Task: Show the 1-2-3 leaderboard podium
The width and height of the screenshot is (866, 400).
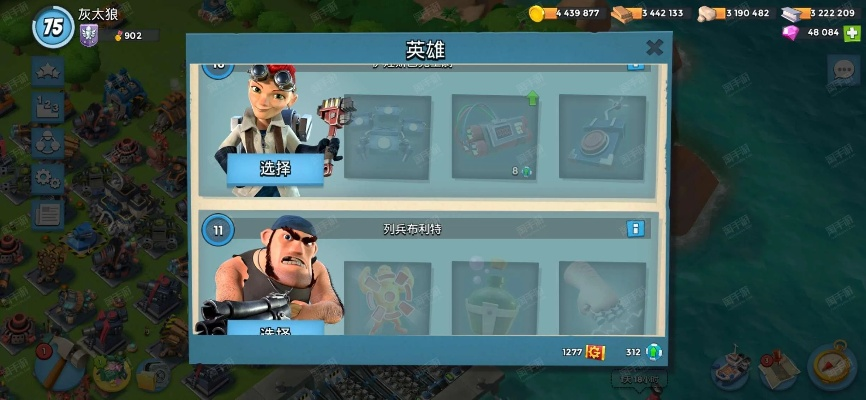Action: click(x=47, y=107)
